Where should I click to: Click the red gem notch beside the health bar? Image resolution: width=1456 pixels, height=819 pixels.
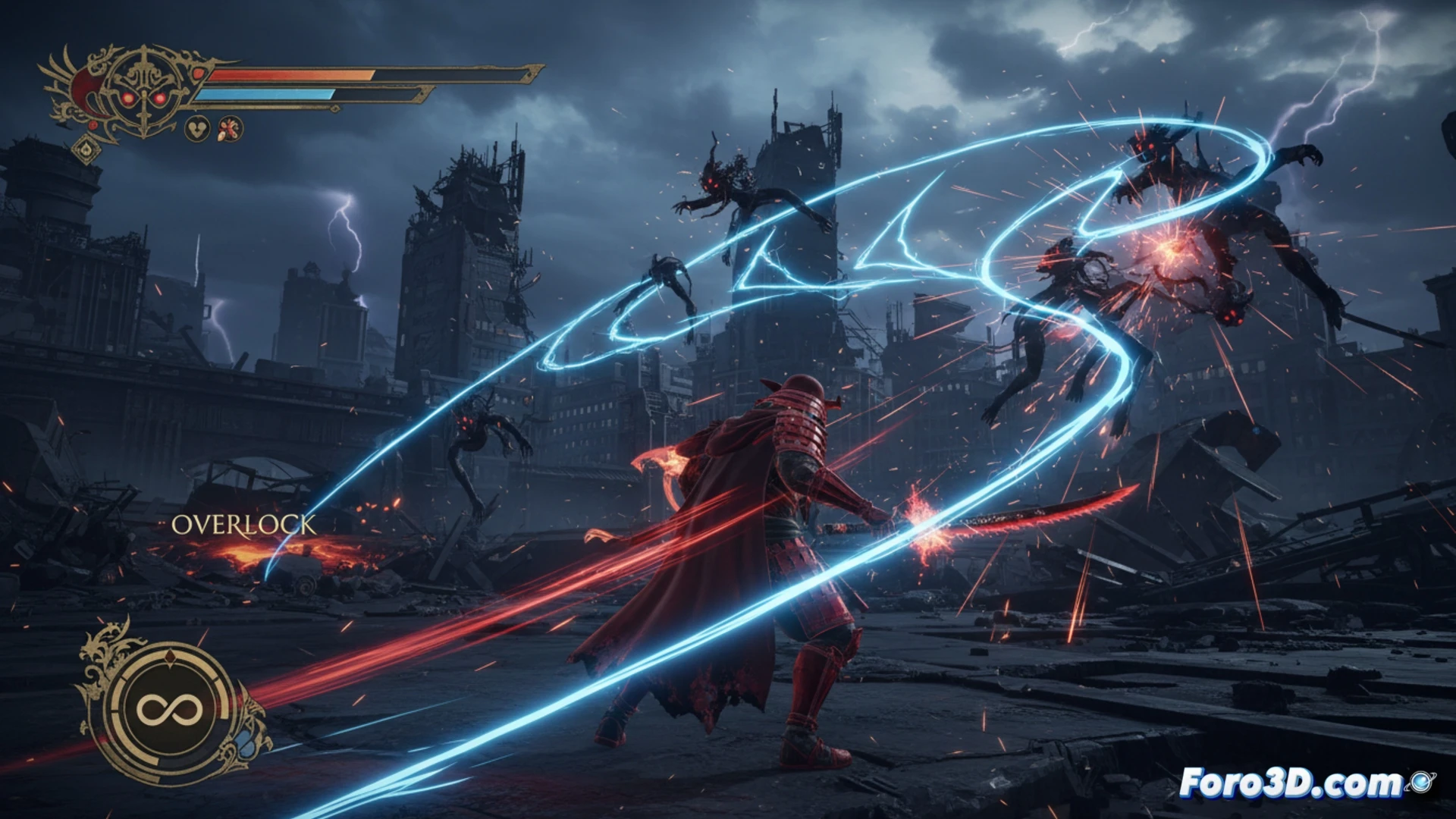[199, 74]
